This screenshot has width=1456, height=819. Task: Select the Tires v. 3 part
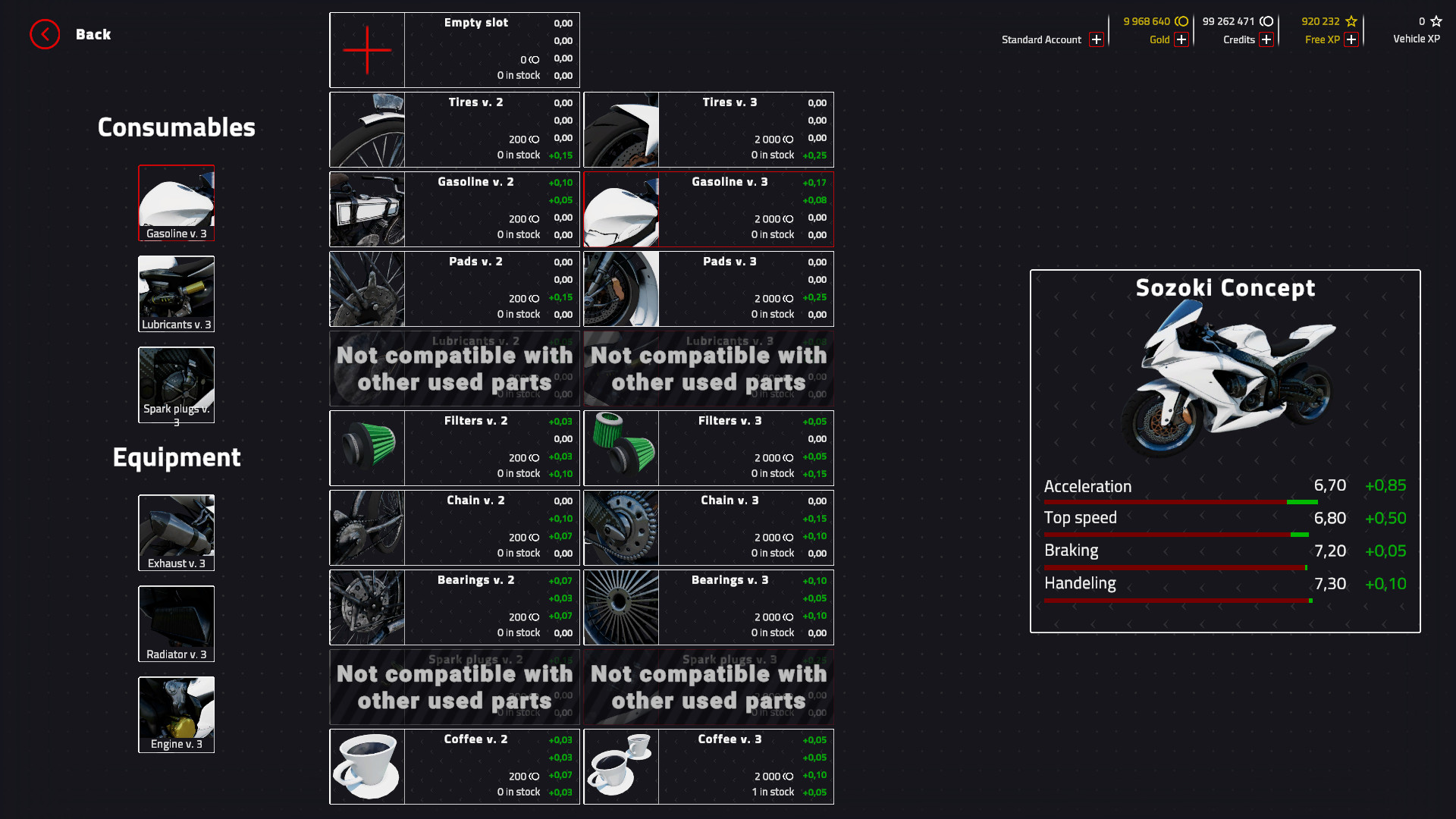click(x=708, y=129)
